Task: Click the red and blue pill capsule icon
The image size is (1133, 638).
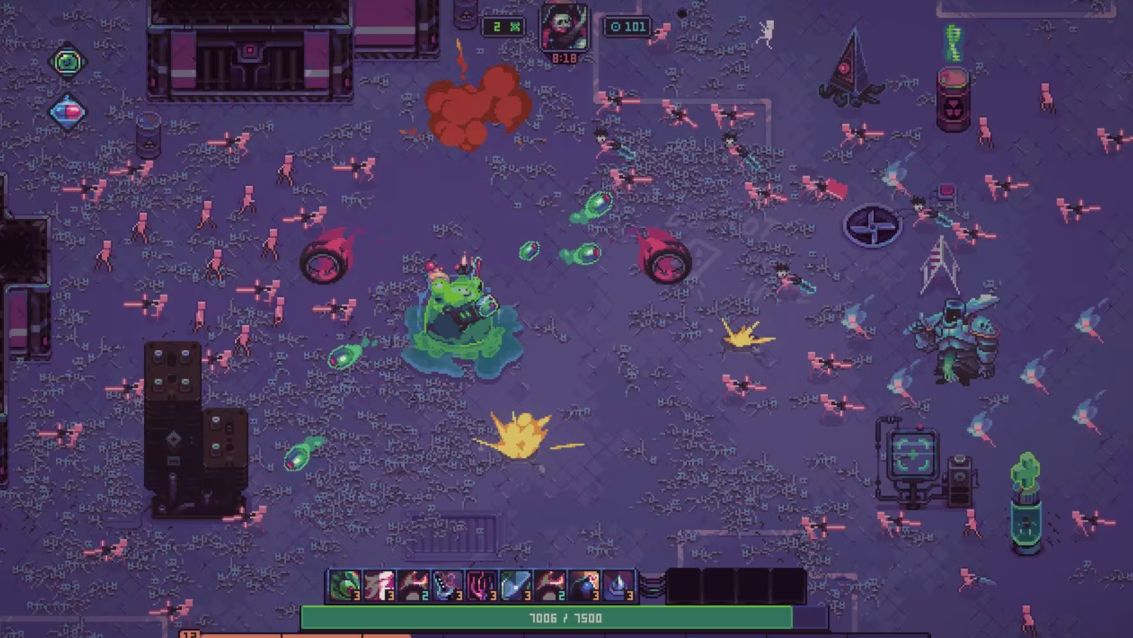Action: [68, 111]
